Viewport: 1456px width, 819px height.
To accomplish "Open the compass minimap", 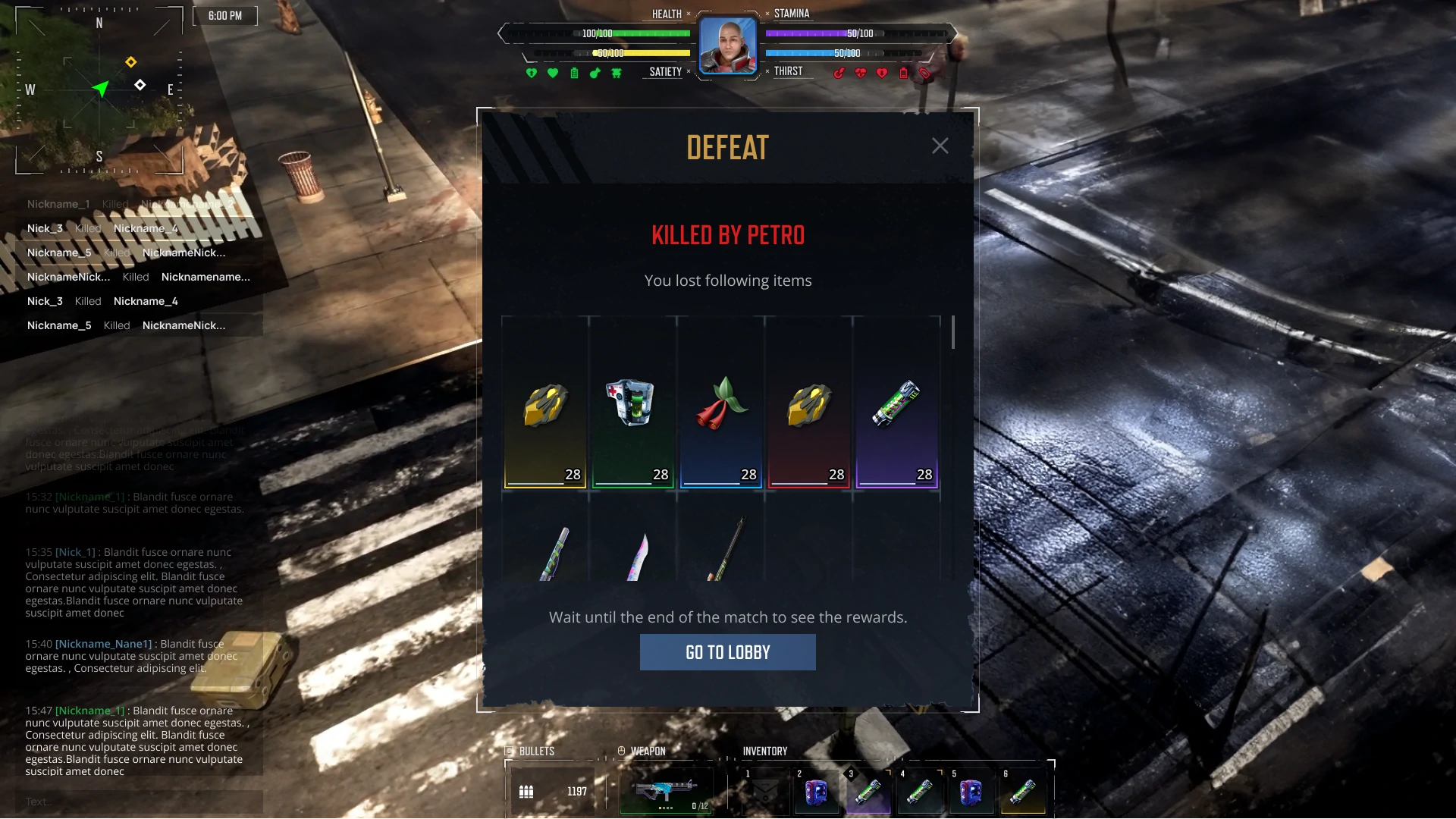I will click(99, 89).
